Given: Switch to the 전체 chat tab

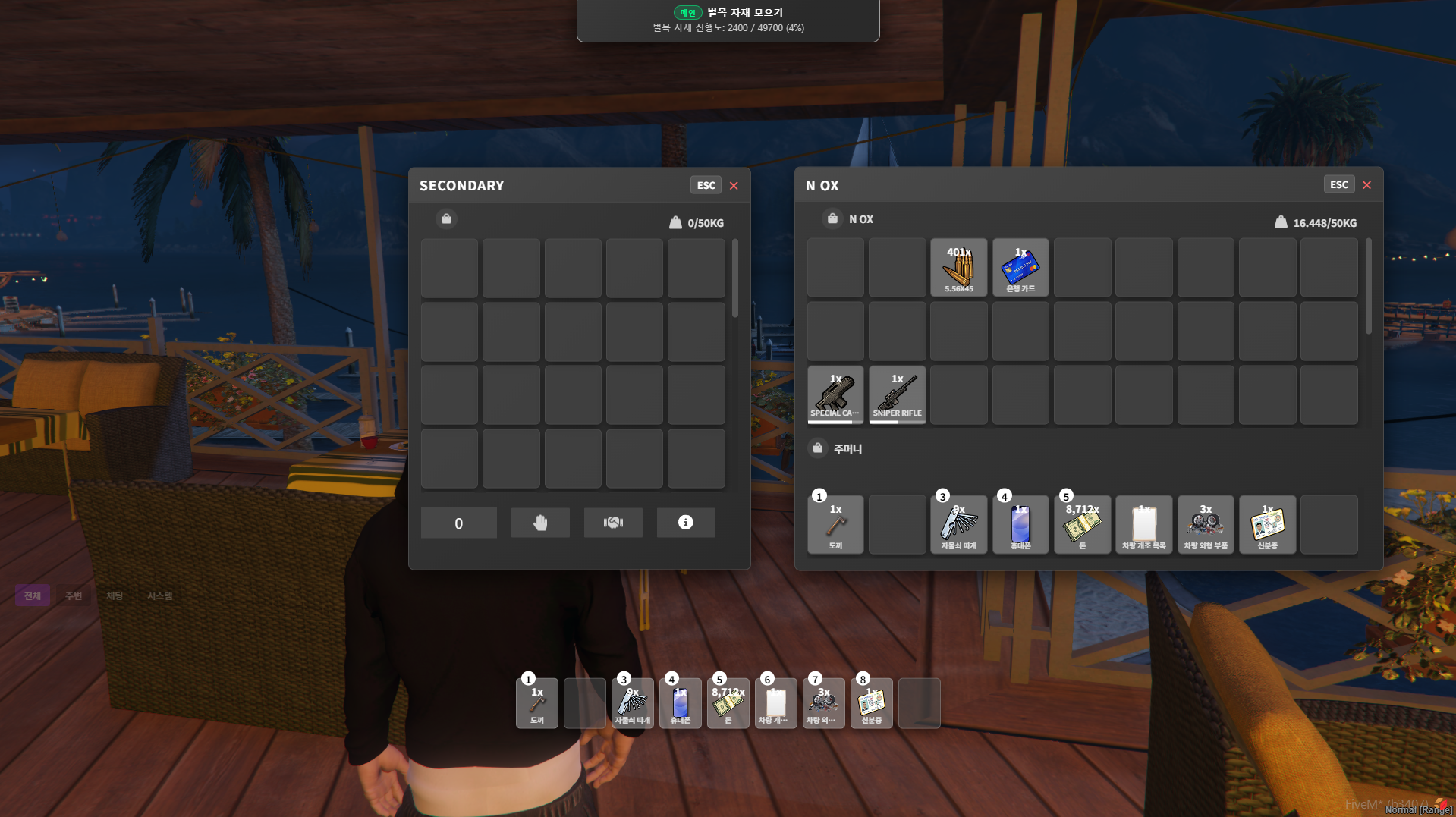Looking at the screenshot, I should click(33, 596).
